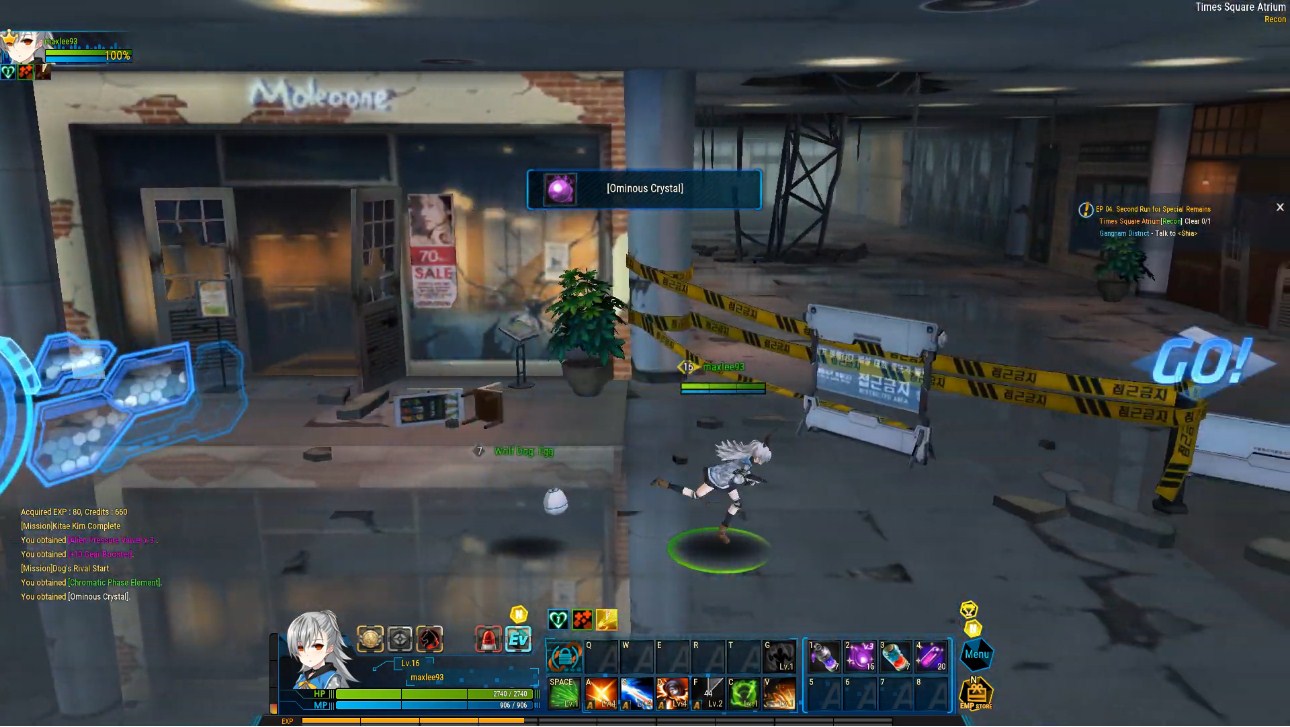Close the quest tracker panel
1290x727 pixels.
click(1280, 208)
